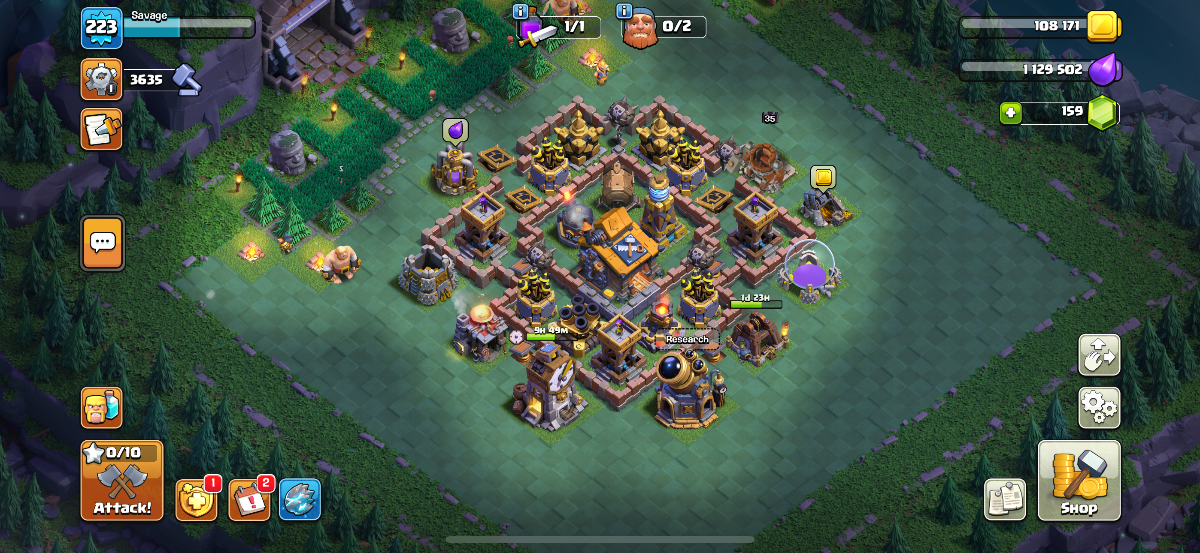This screenshot has height=553, width=1200.
Task: Show info for the Master Builder 0/2
Action: click(625, 11)
